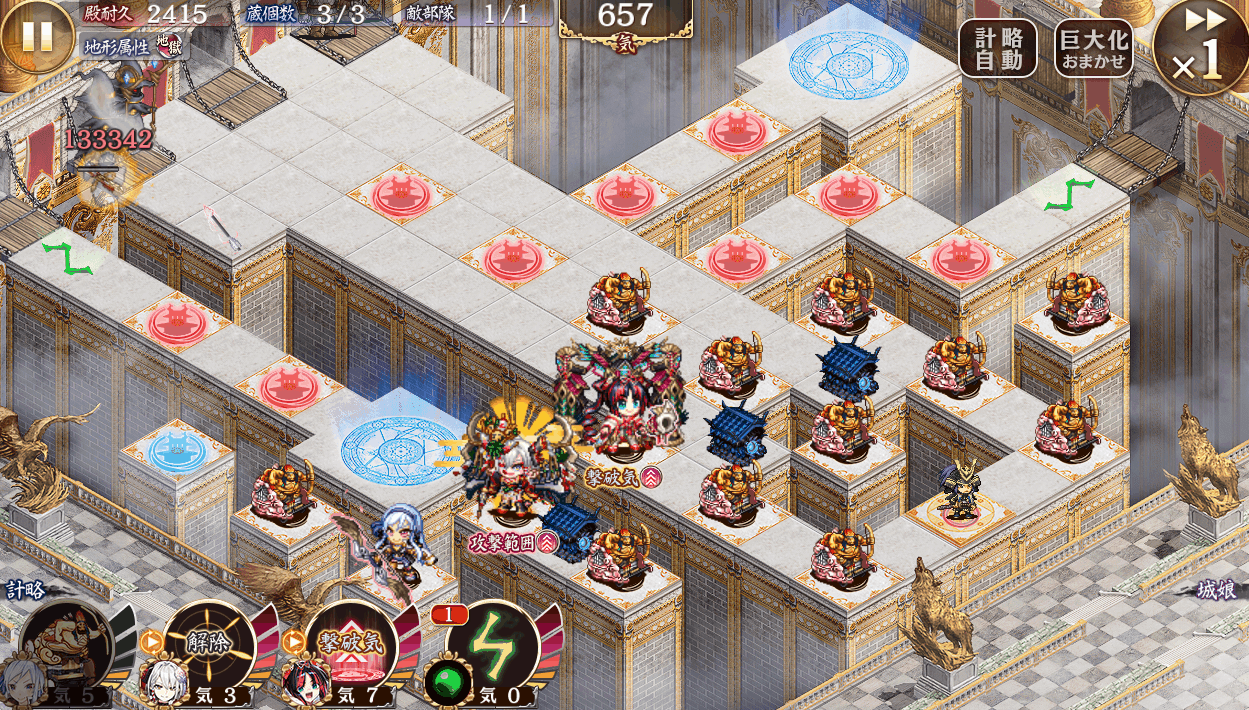Change the ×1 game speed
Image resolution: width=1249 pixels, height=710 pixels.
pos(1201,49)
